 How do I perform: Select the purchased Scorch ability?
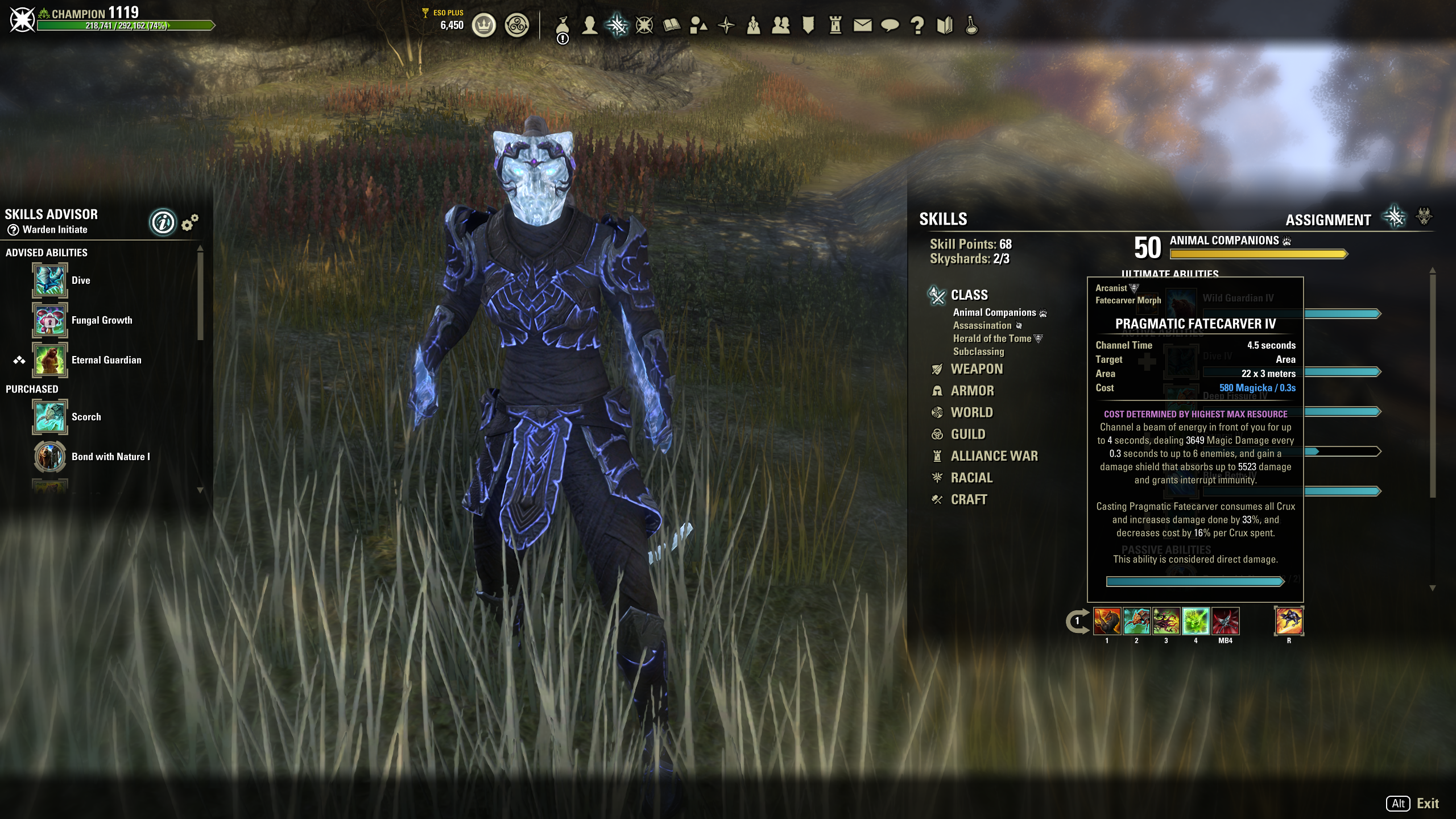click(x=50, y=417)
